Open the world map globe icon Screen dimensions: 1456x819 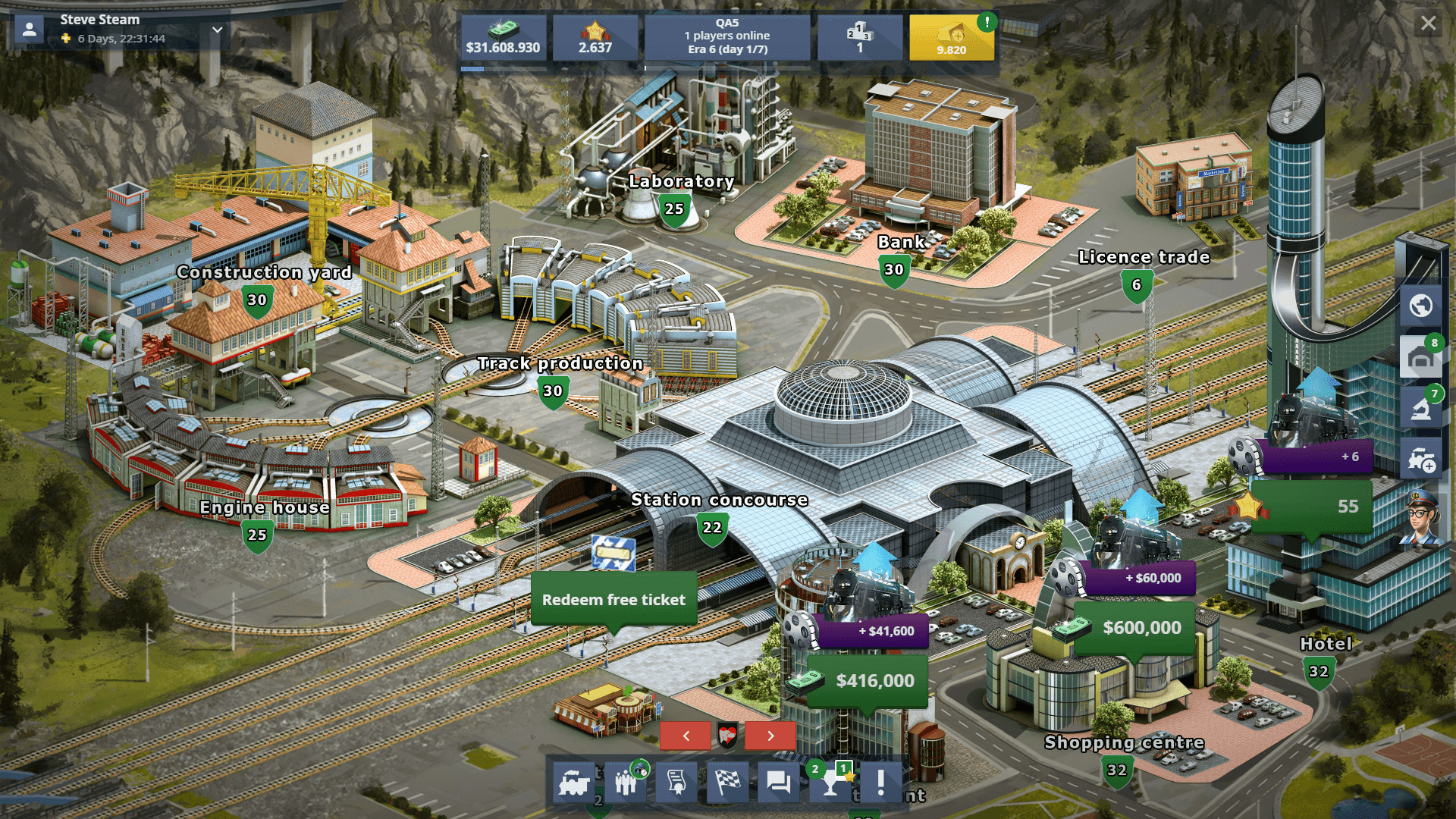click(1420, 306)
